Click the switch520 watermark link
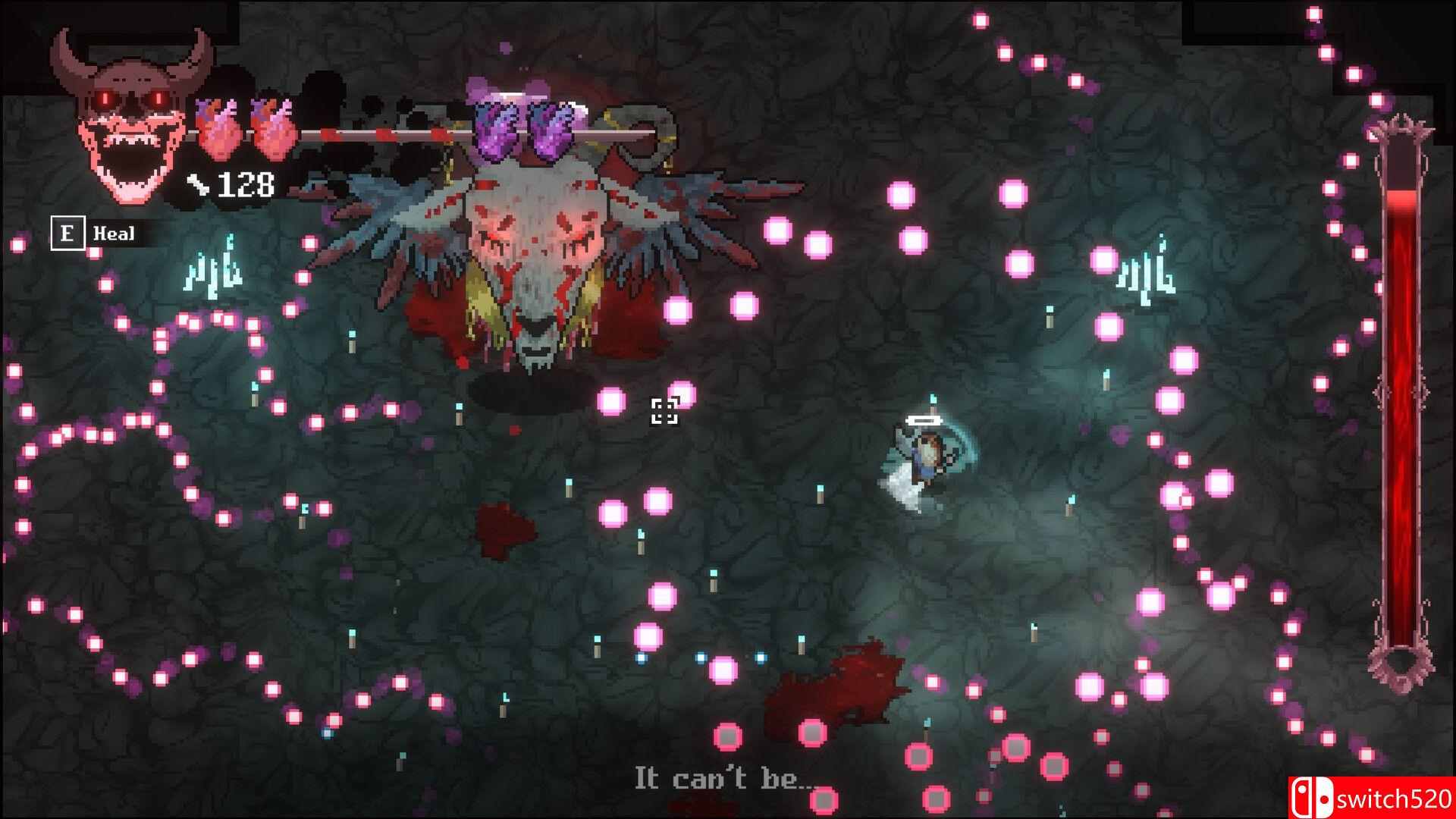This screenshot has width=1456, height=819. [x=1395, y=800]
